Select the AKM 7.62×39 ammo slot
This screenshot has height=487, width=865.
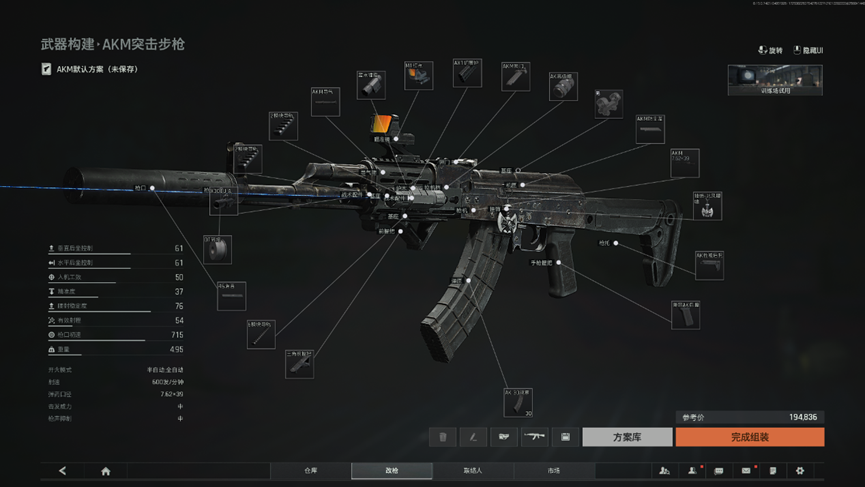[684, 162]
